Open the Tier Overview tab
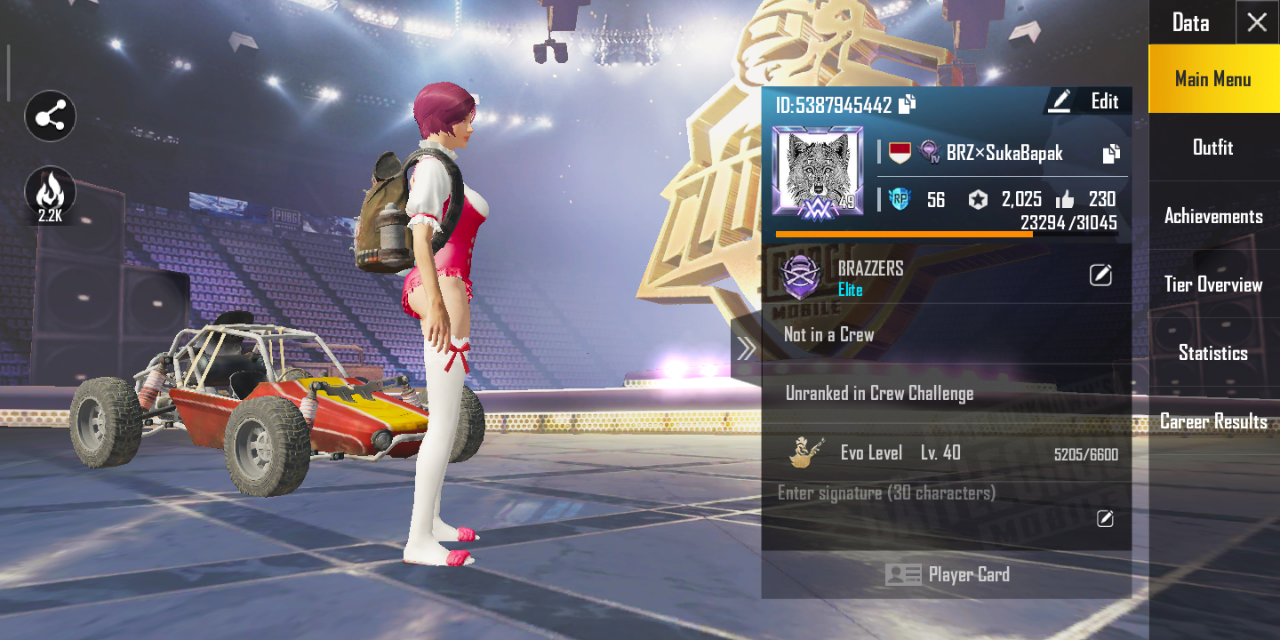 pyautogui.click(x=1213, y=285)
